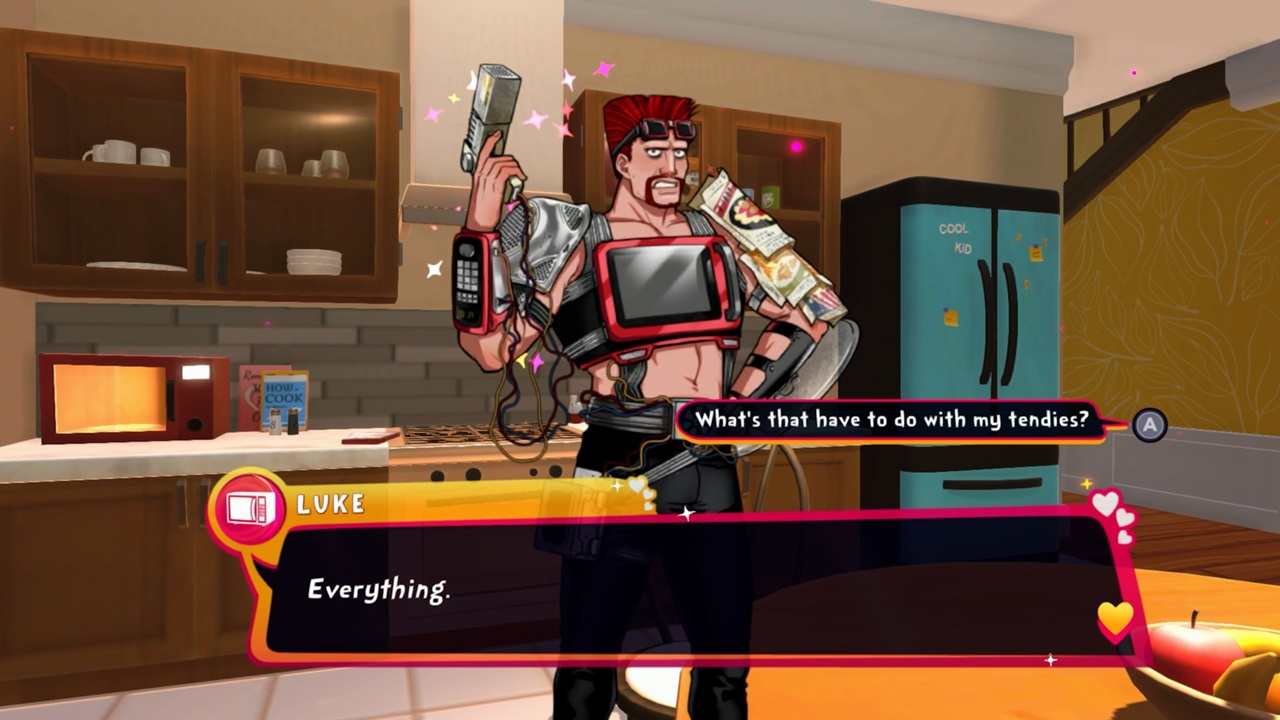Viewport: 1280px width, 720px height.
Task: Click the sparkle icon below the dialogue box
Action: pyautogui.click(x=1051, y=660)
